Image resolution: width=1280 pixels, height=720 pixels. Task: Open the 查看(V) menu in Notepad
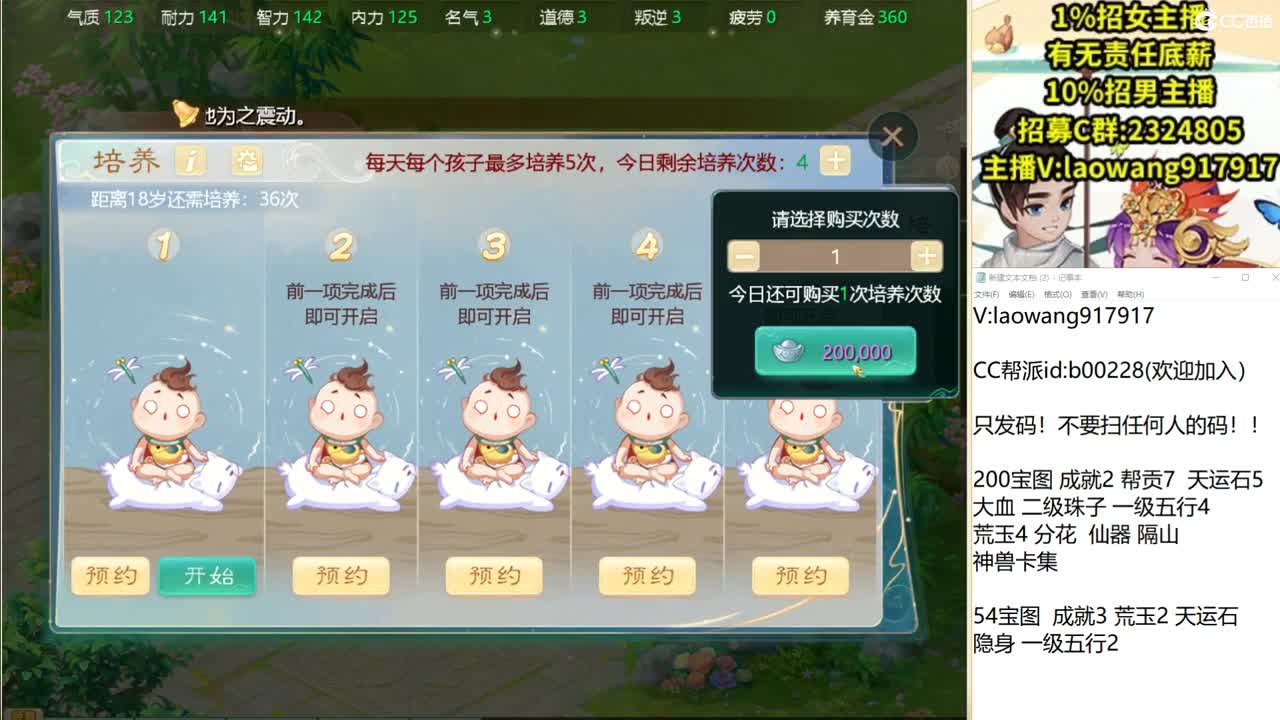click(1093, 294)
